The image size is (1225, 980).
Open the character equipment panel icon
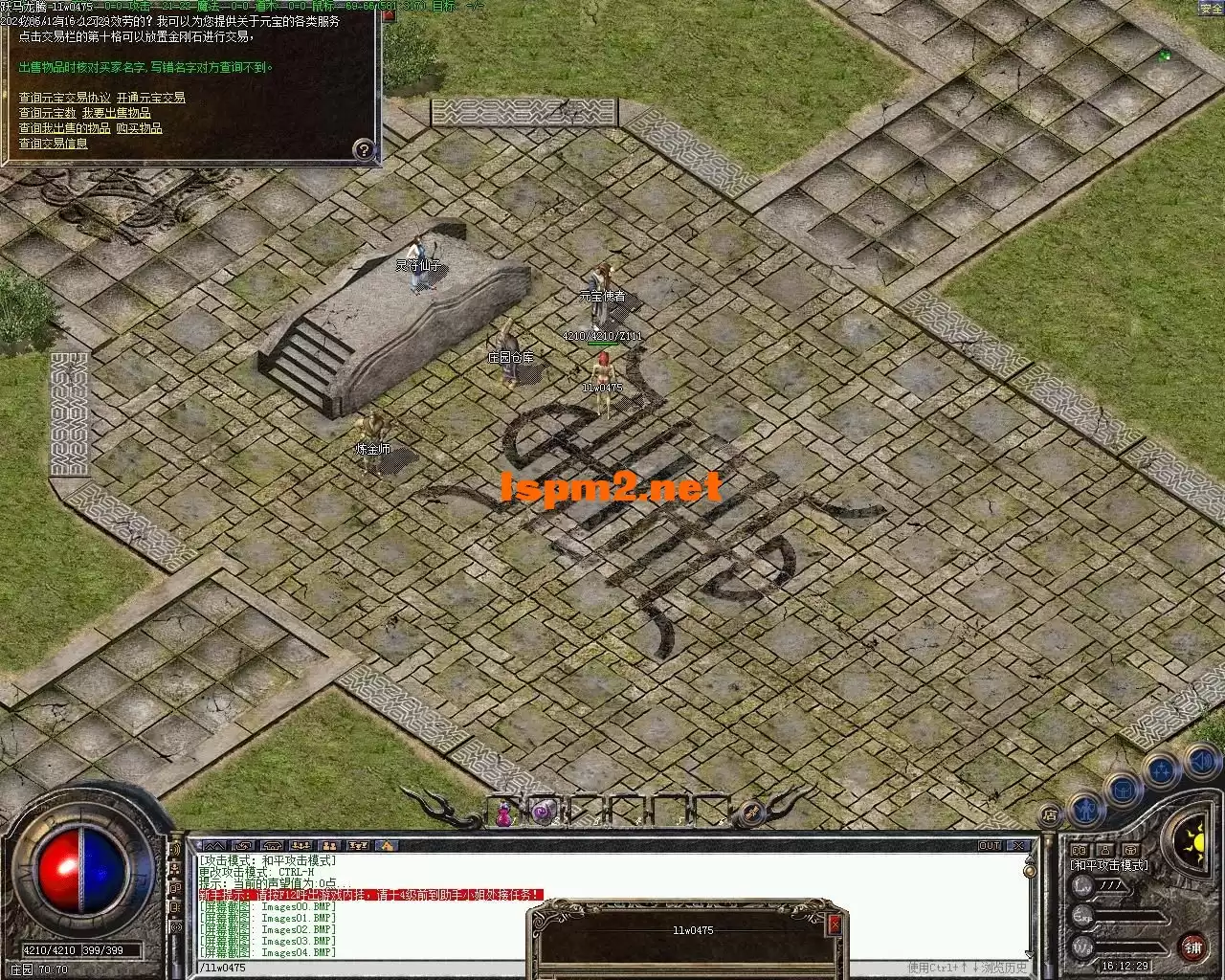point(1086,809)
